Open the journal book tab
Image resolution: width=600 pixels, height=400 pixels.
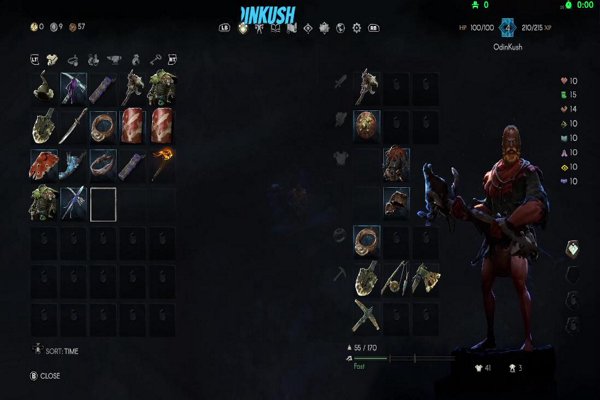point(275,27)
